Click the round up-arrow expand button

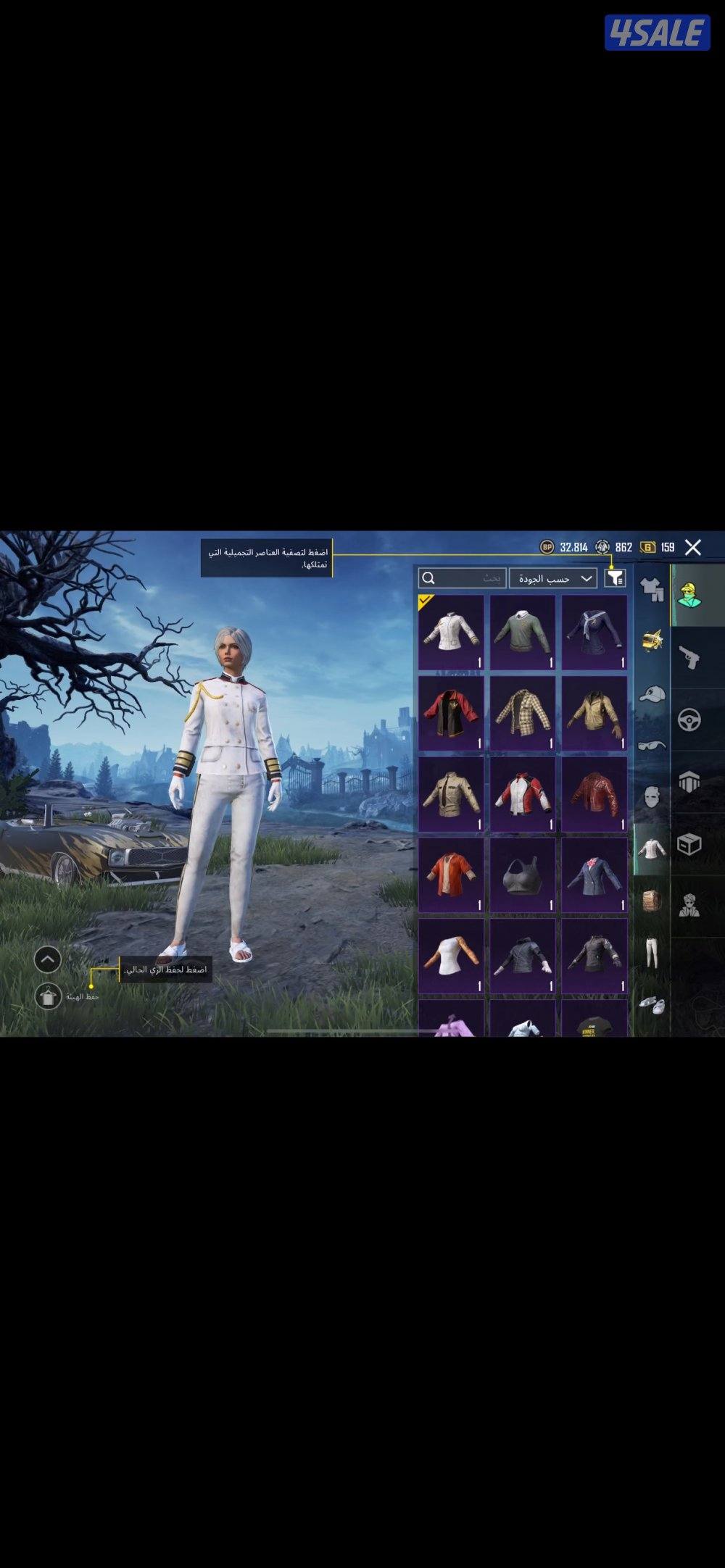click(x=48, y=959)
